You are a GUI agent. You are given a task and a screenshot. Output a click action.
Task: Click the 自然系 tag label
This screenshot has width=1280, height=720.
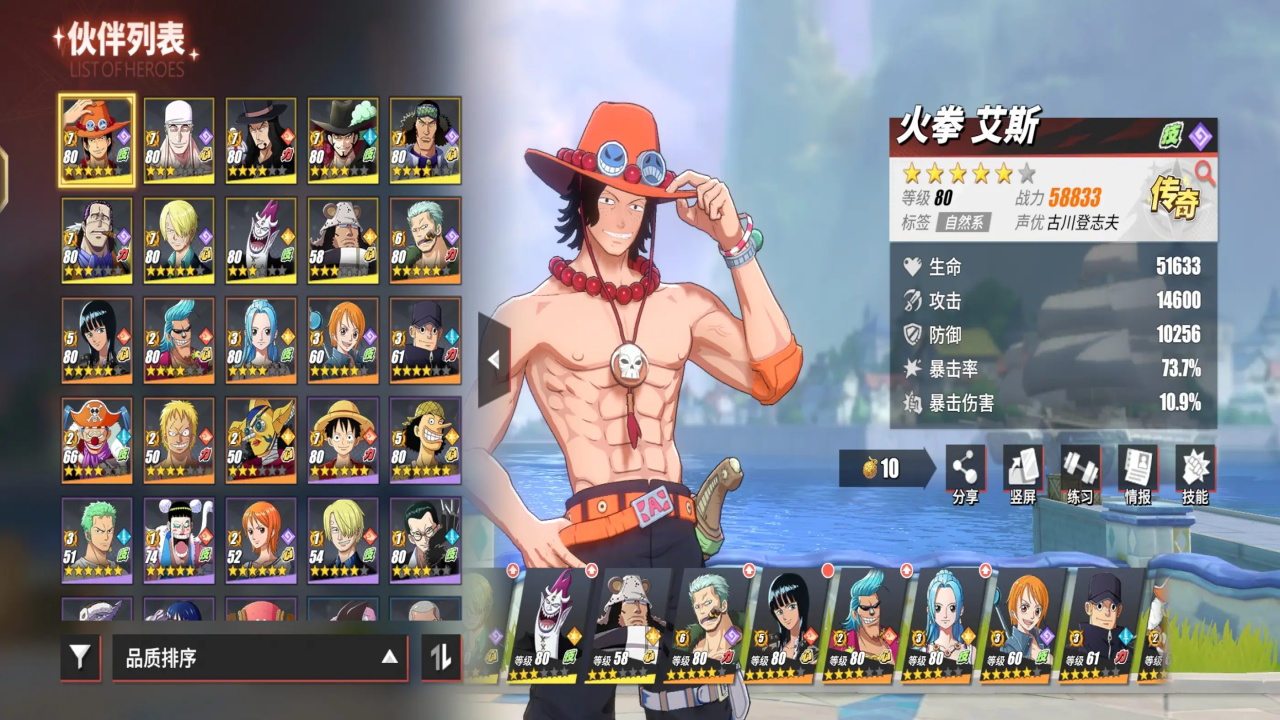(x=963, y=222)
